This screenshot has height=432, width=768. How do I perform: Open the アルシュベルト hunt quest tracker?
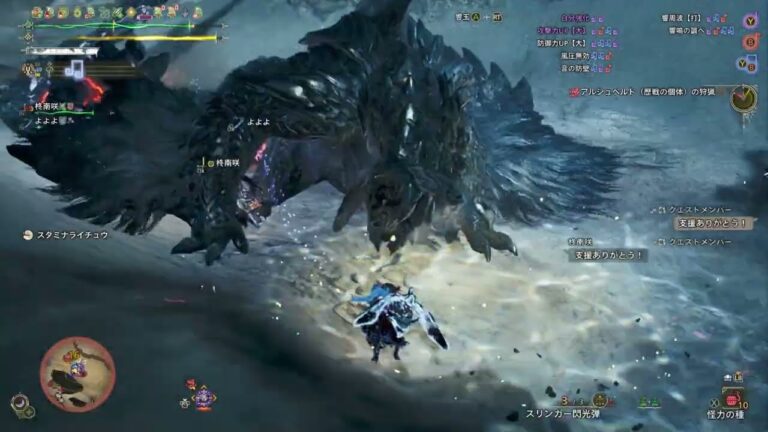point(650,92)
